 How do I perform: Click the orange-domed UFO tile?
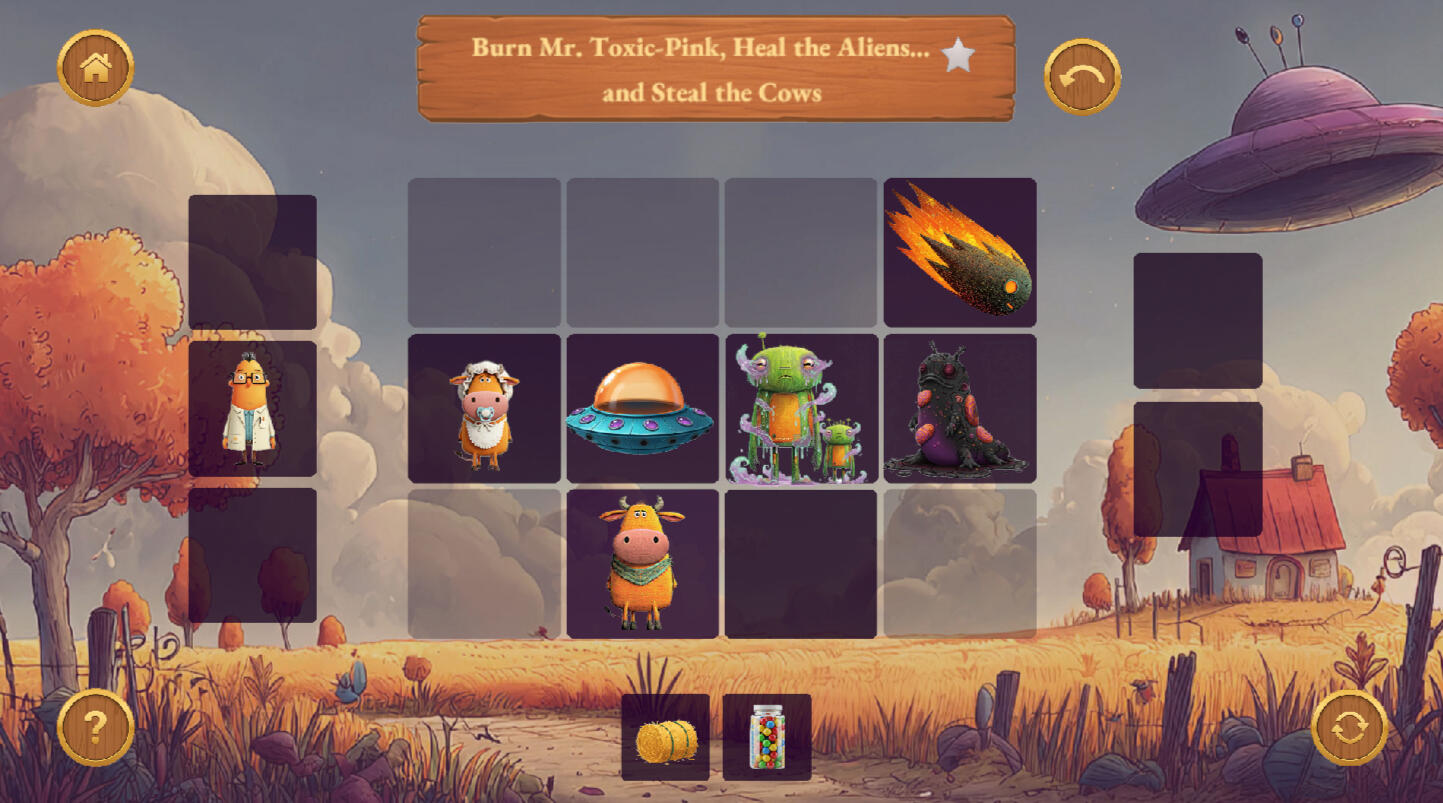tap(642, 409)
